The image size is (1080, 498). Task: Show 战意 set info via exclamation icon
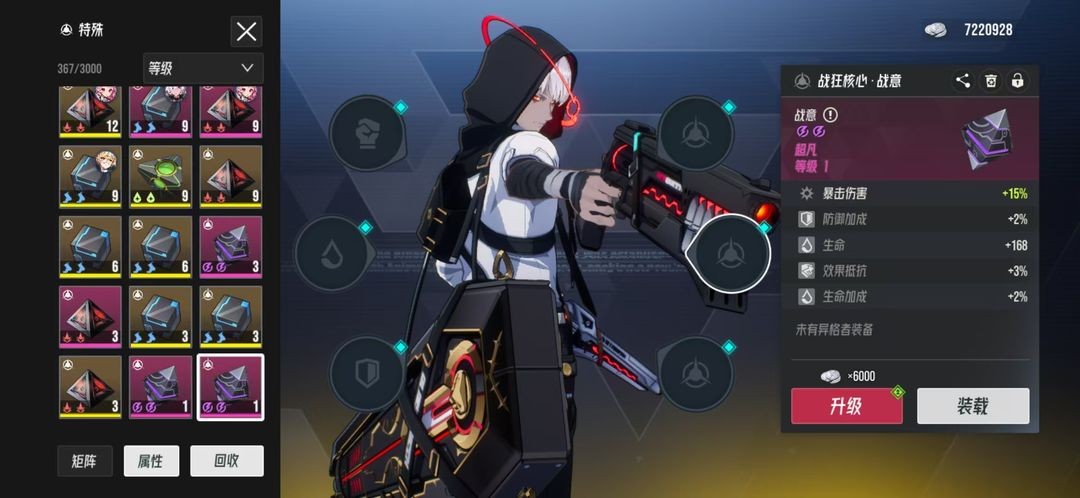coord(830,115)
